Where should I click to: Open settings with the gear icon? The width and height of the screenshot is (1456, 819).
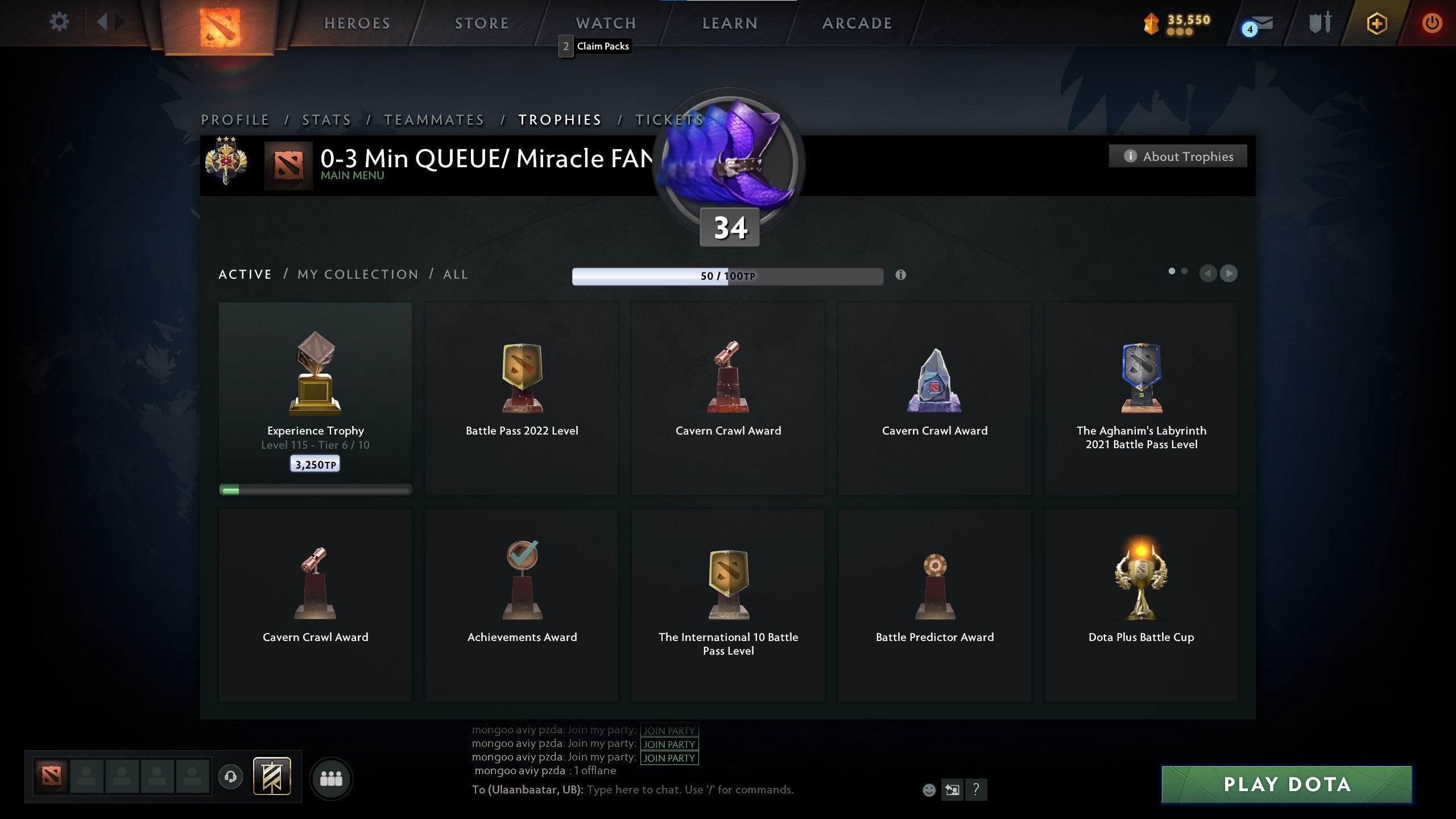coord(59,21)
